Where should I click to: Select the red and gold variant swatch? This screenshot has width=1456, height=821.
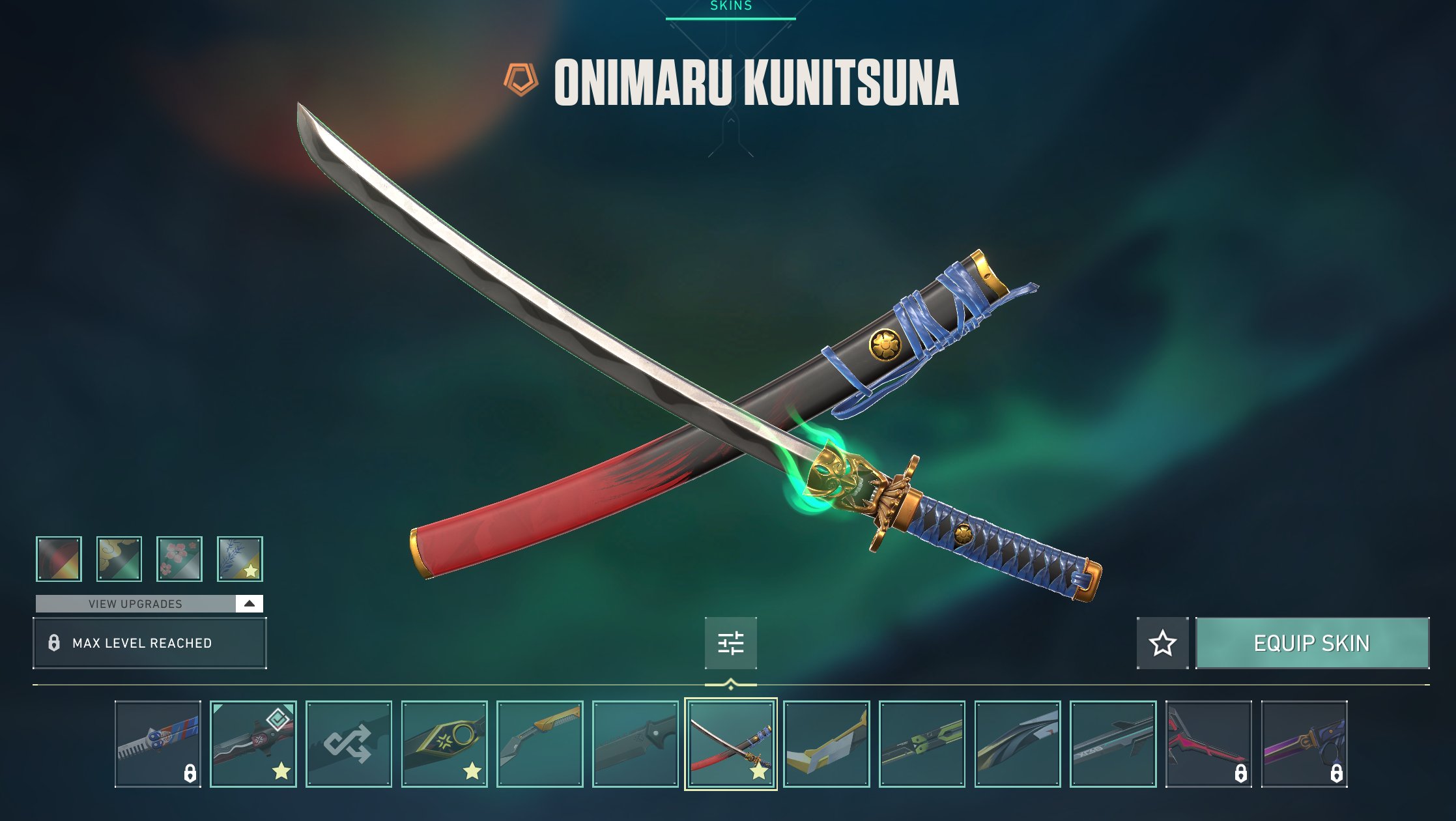coord(59,558)
